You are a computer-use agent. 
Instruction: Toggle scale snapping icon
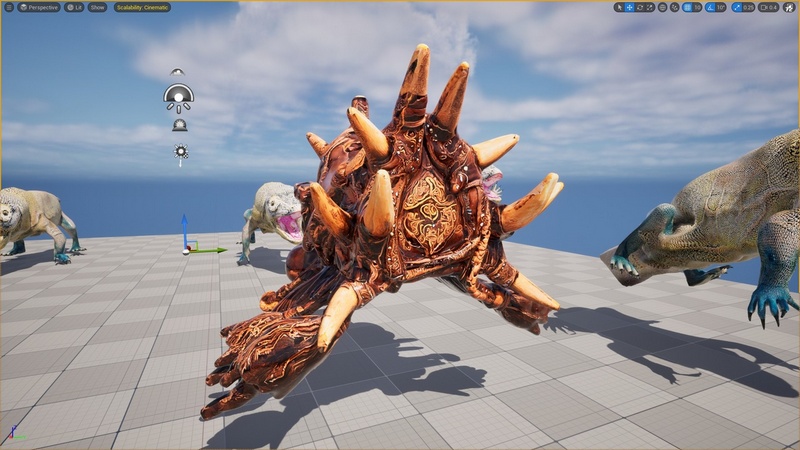(736, 7)
